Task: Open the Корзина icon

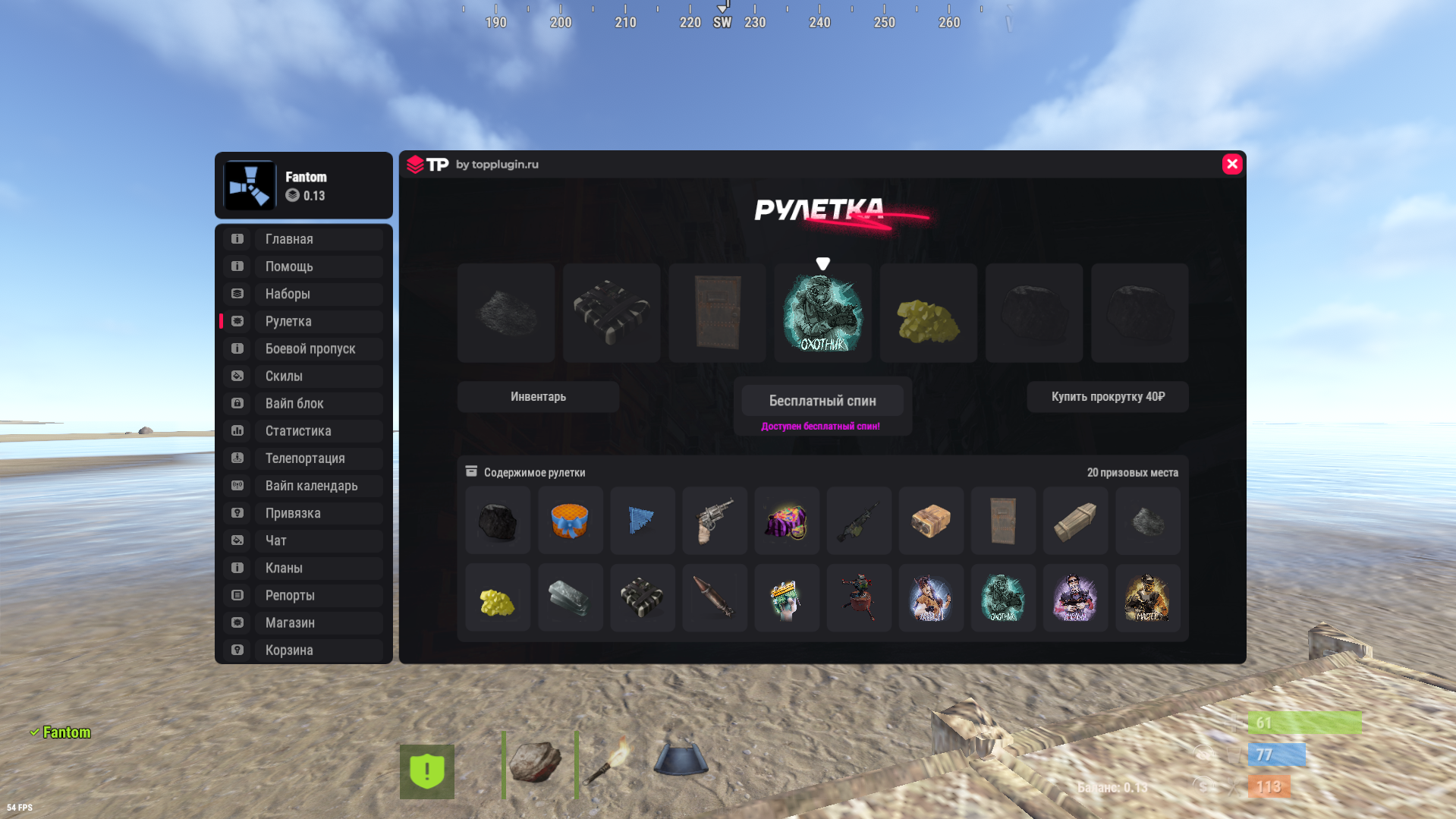Action: (236, 650)
